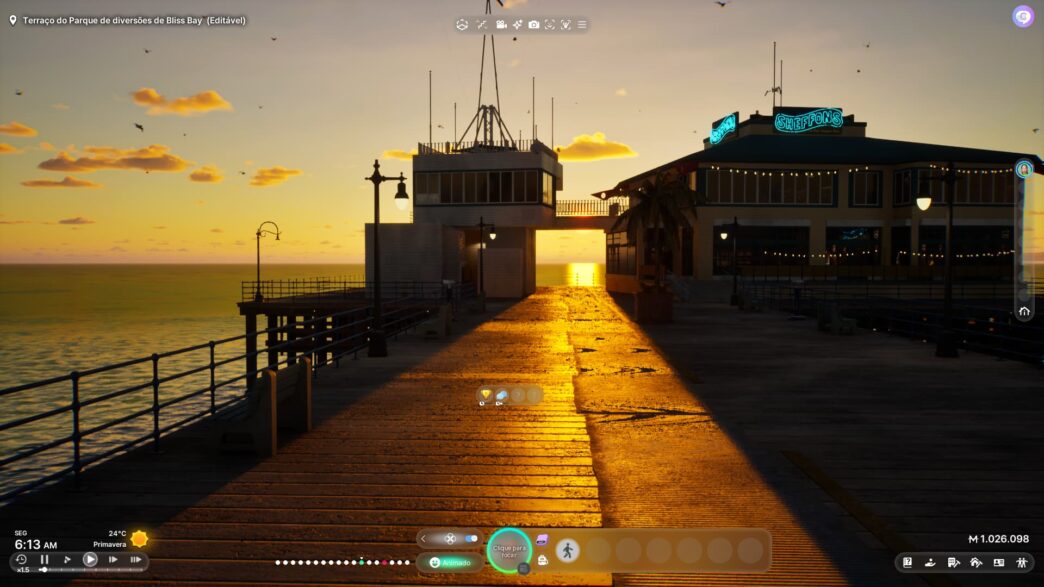The height and width of the screenshot is (587, 1044).
Task: Open the book icon in bottom-right bar
Action: (907, 562)
